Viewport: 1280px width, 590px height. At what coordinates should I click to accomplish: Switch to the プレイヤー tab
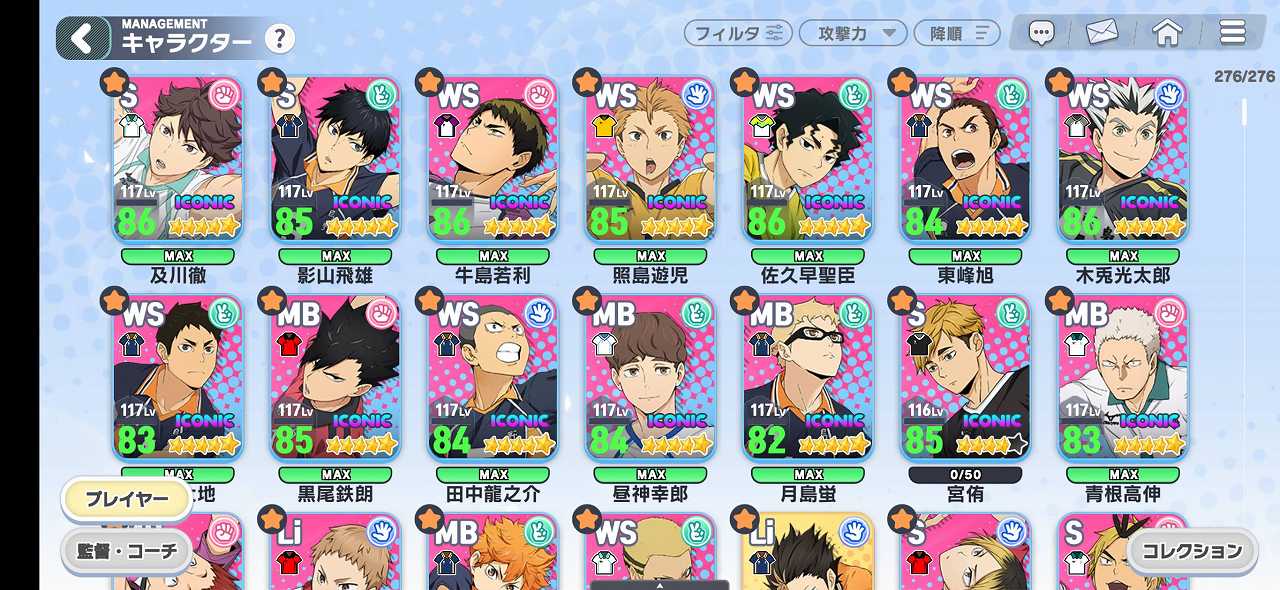[127, 499]
